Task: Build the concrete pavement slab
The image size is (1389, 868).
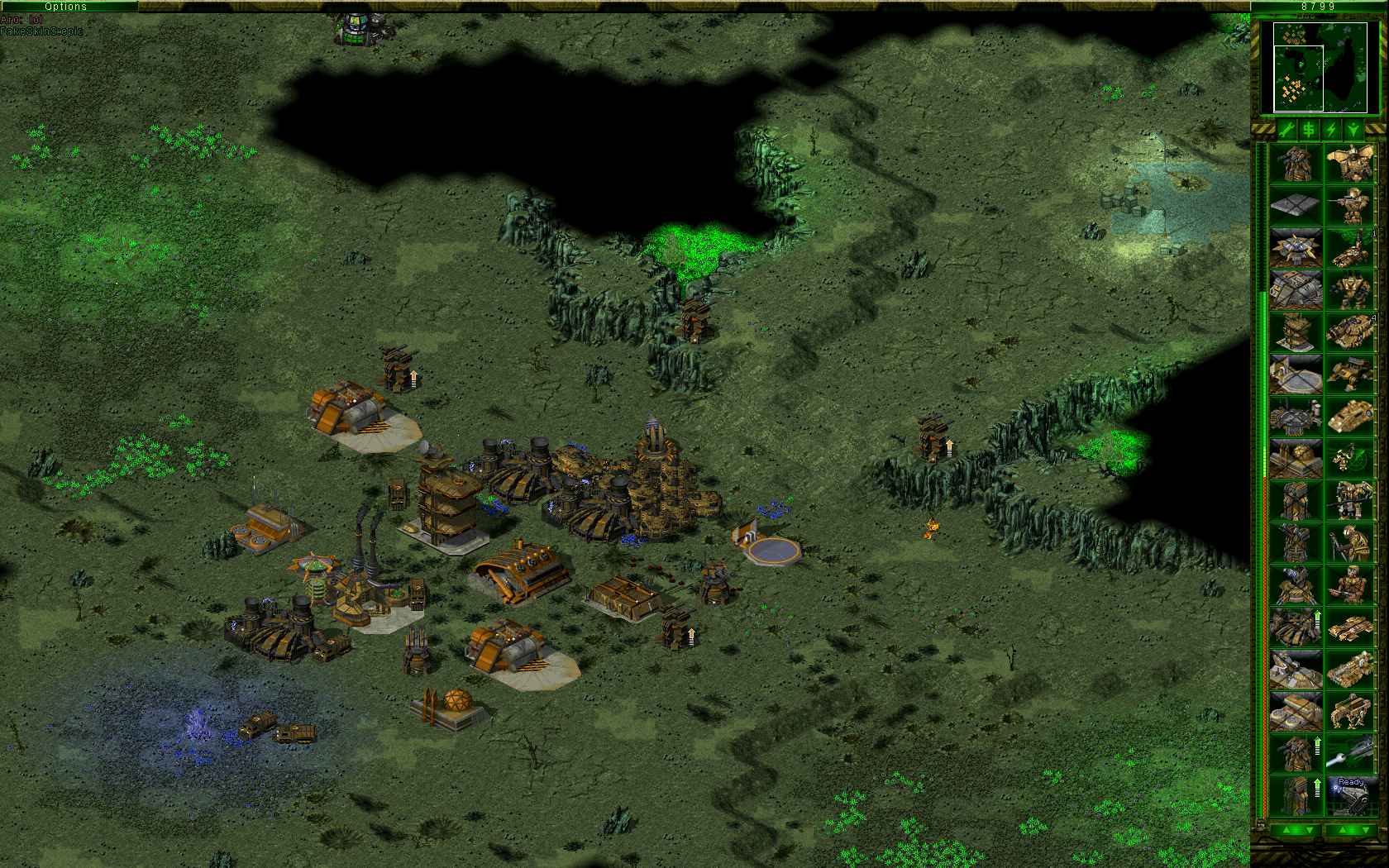Action: pyautogui.click(x=1296, y=205)
